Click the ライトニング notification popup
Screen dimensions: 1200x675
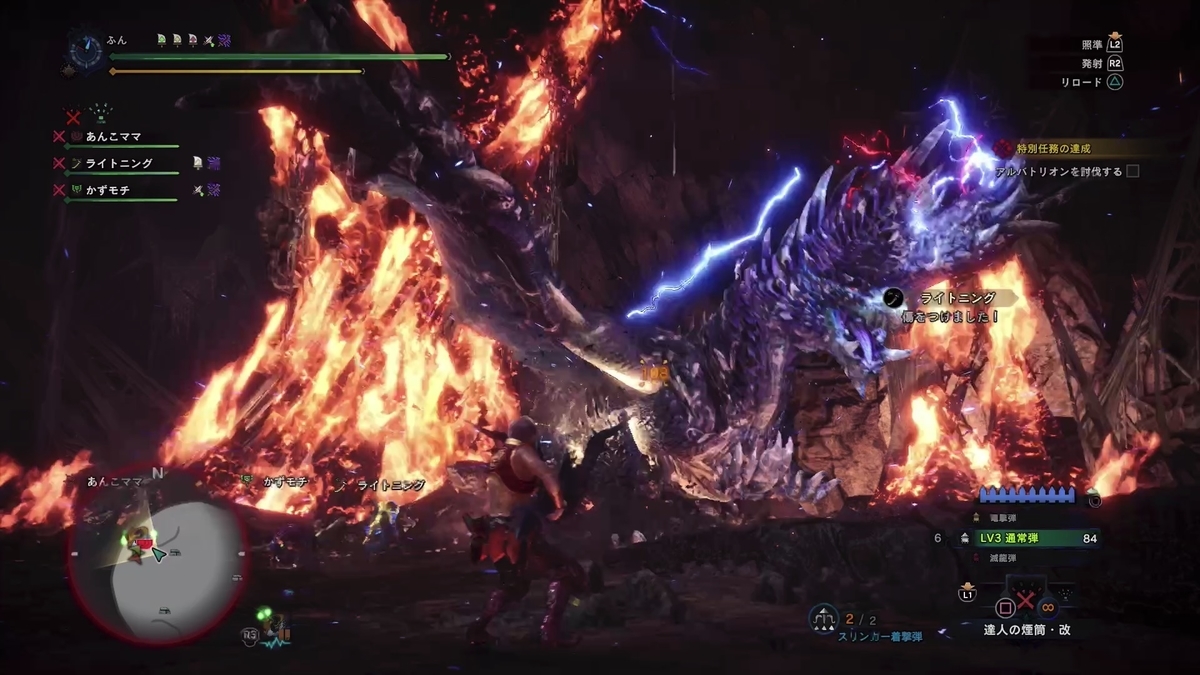(950, 306)
